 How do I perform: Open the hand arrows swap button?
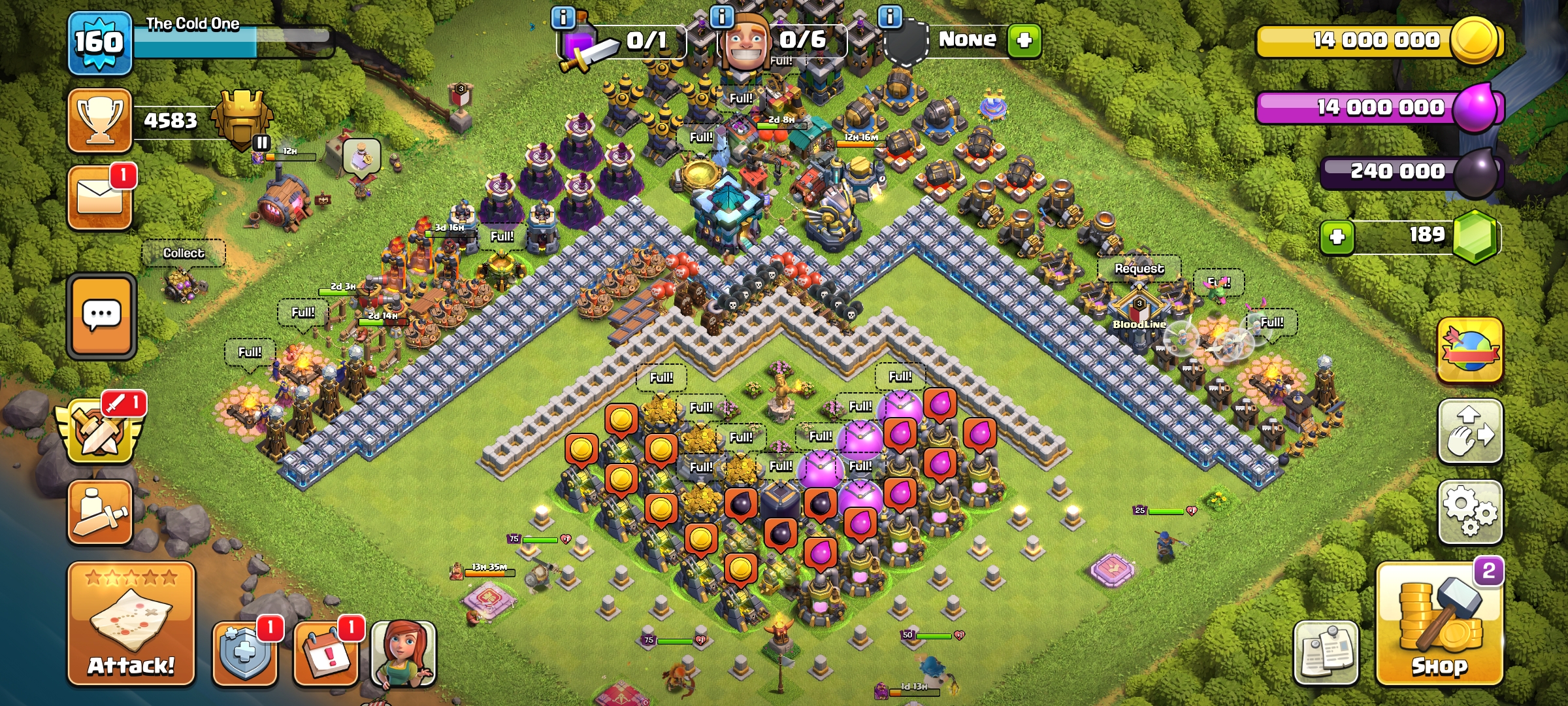(1470, 431)
